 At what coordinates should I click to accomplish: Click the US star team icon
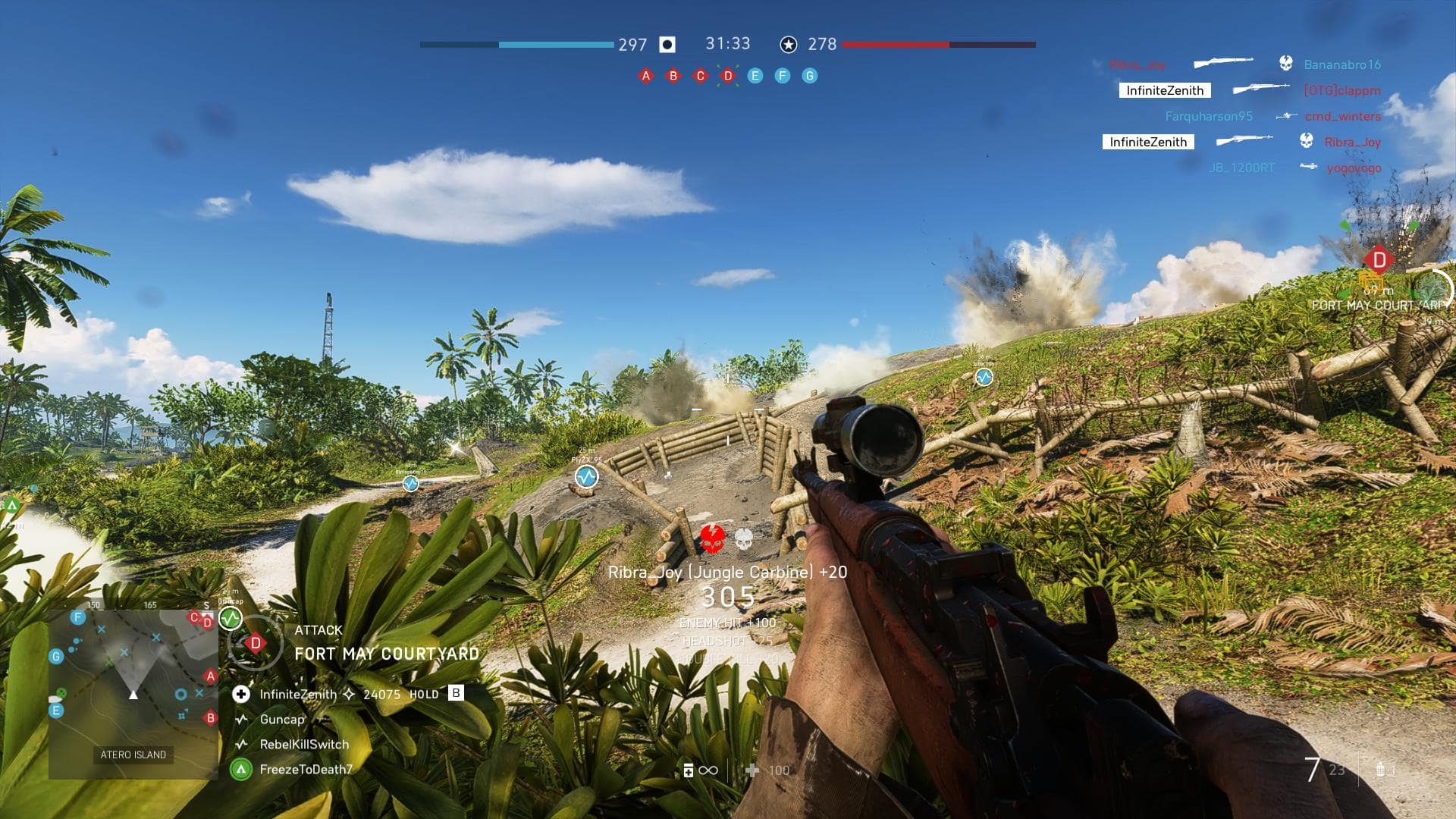789,45
